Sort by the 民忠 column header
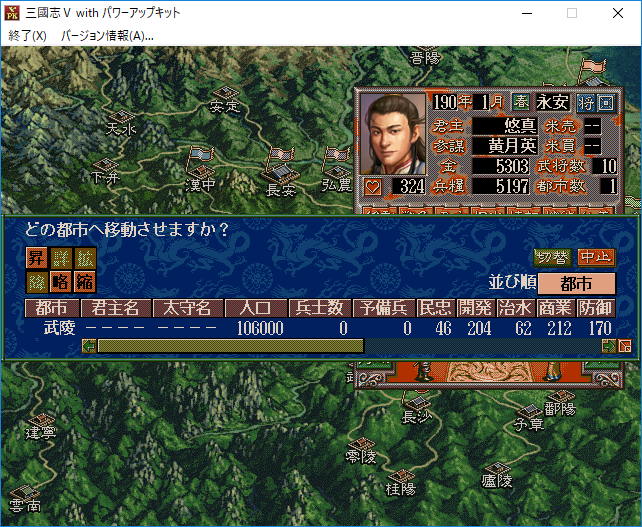This screenshot has height=527, width=642. click(x=435, y=308)
